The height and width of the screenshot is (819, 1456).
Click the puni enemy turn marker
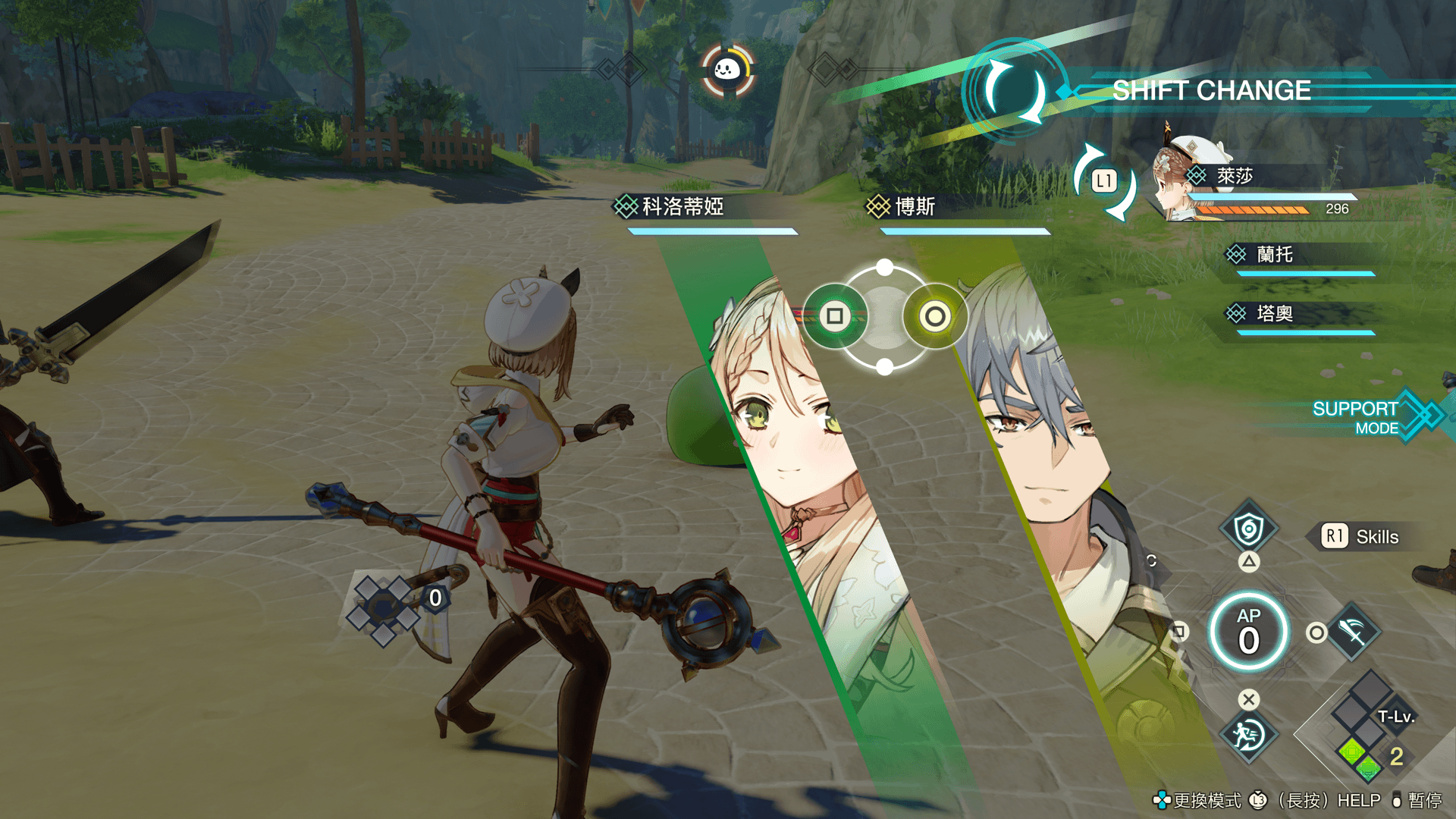point(726,71)
